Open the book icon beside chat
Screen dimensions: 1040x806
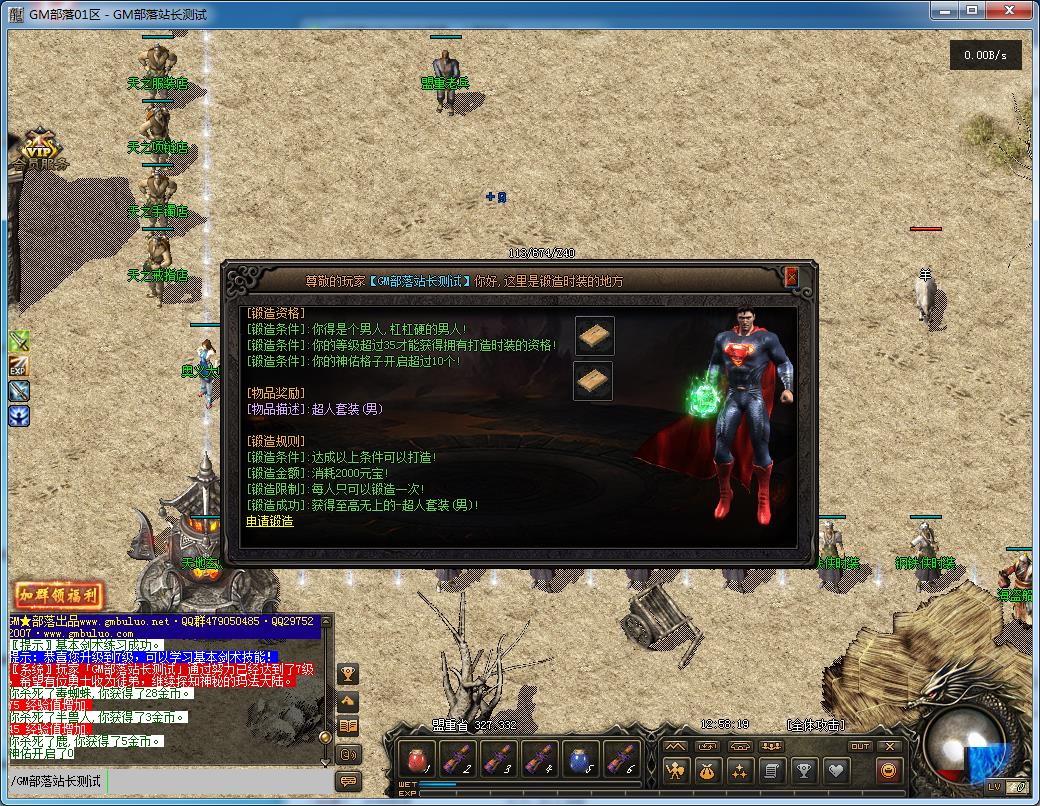(x=348, y=726)
